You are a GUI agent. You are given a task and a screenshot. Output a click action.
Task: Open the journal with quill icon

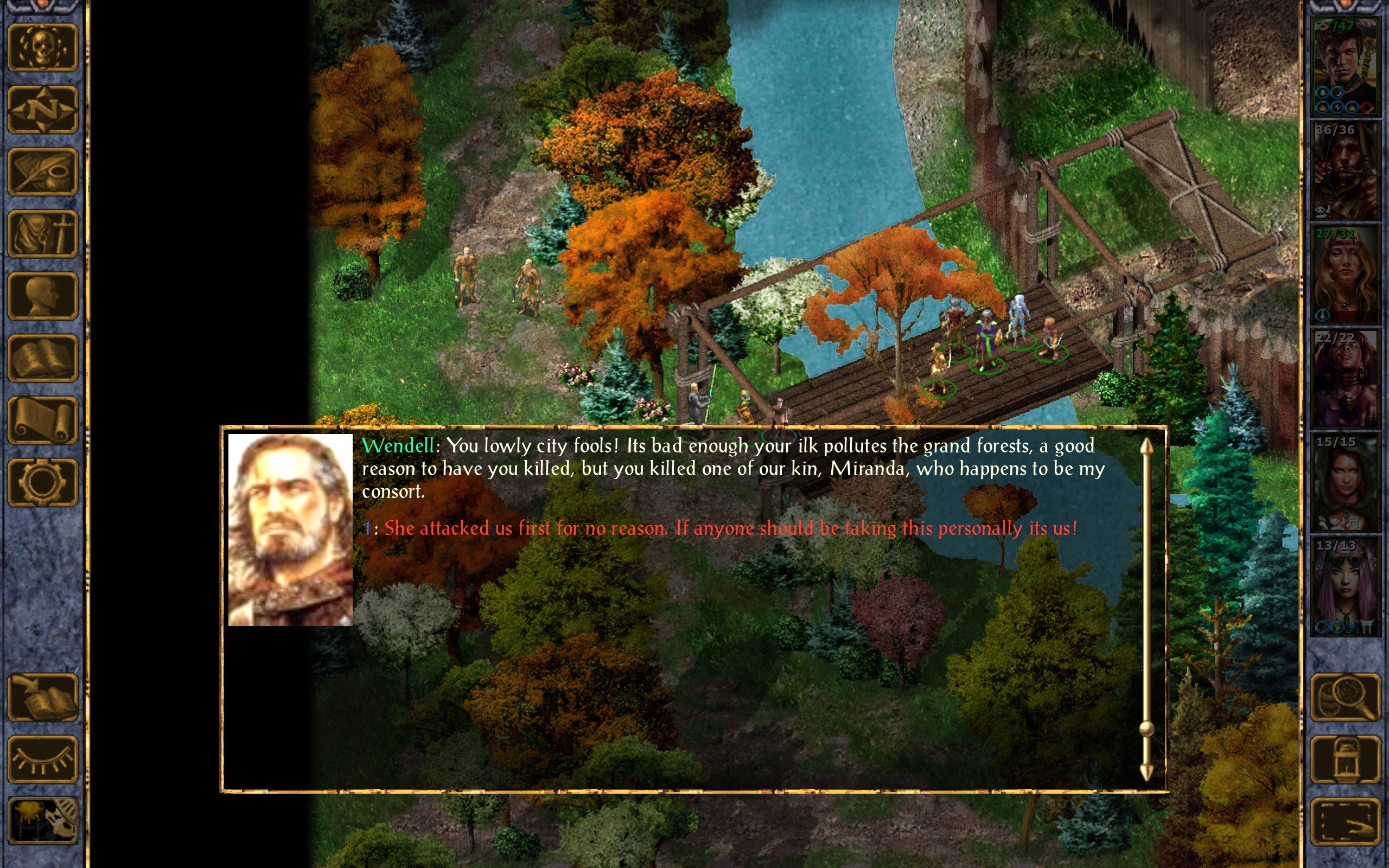(43, 171)
